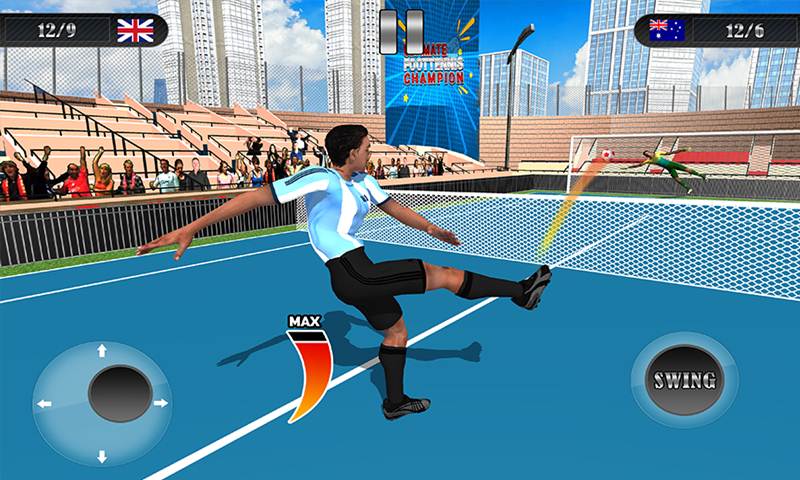The width and height of the screenshot is (800, 480).
Task: Tap the joystick's right arrow
Action: [x=159, y=403]
